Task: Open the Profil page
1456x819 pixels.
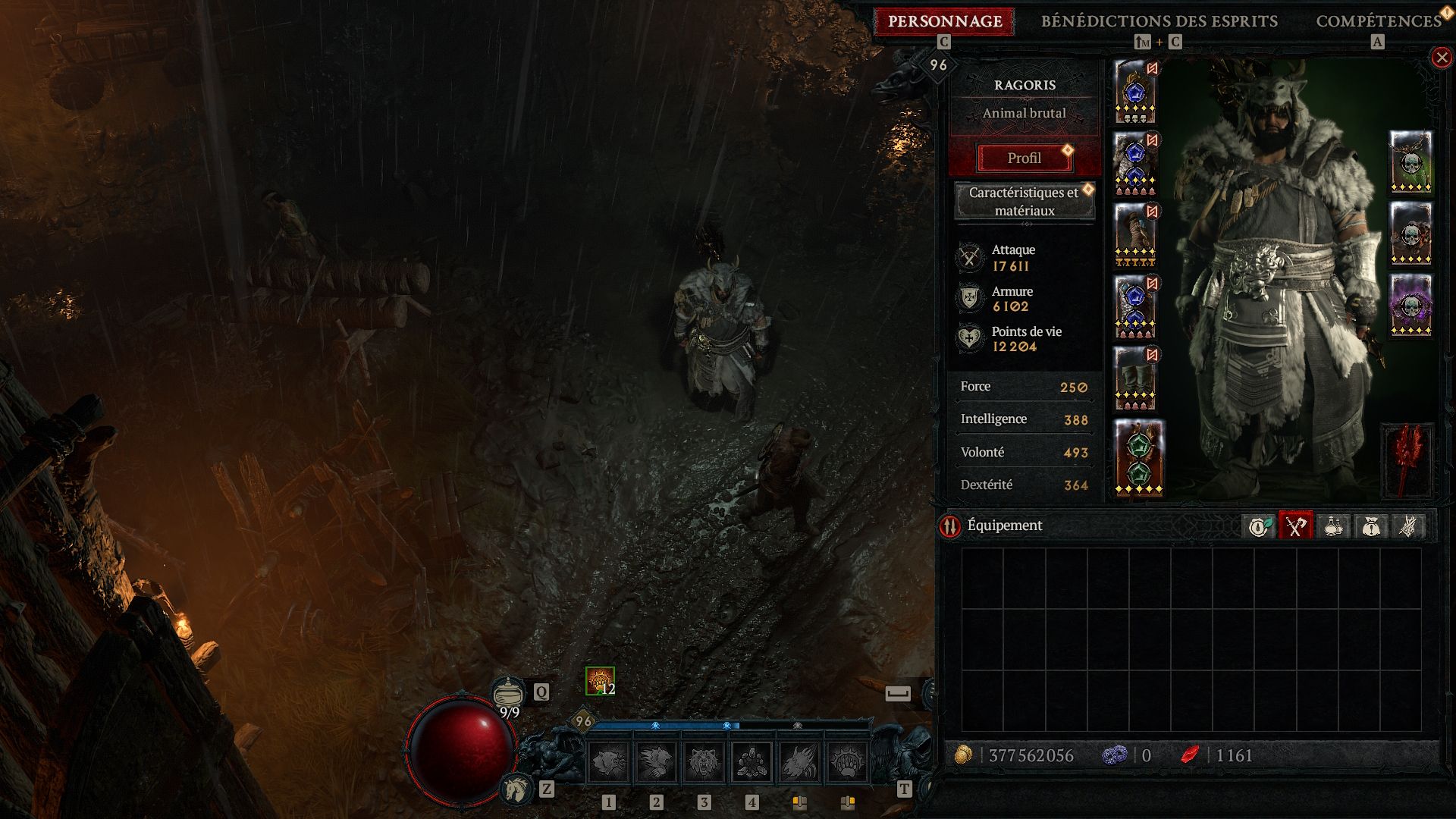Action: pos(1024,158)
